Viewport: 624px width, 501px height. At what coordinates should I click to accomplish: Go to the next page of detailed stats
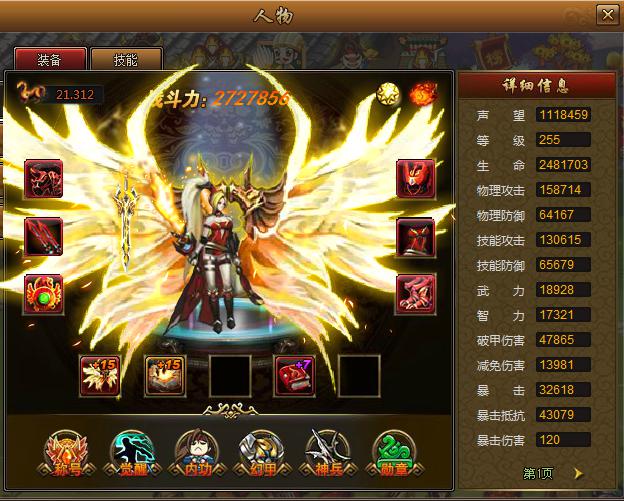pos(578,473)
